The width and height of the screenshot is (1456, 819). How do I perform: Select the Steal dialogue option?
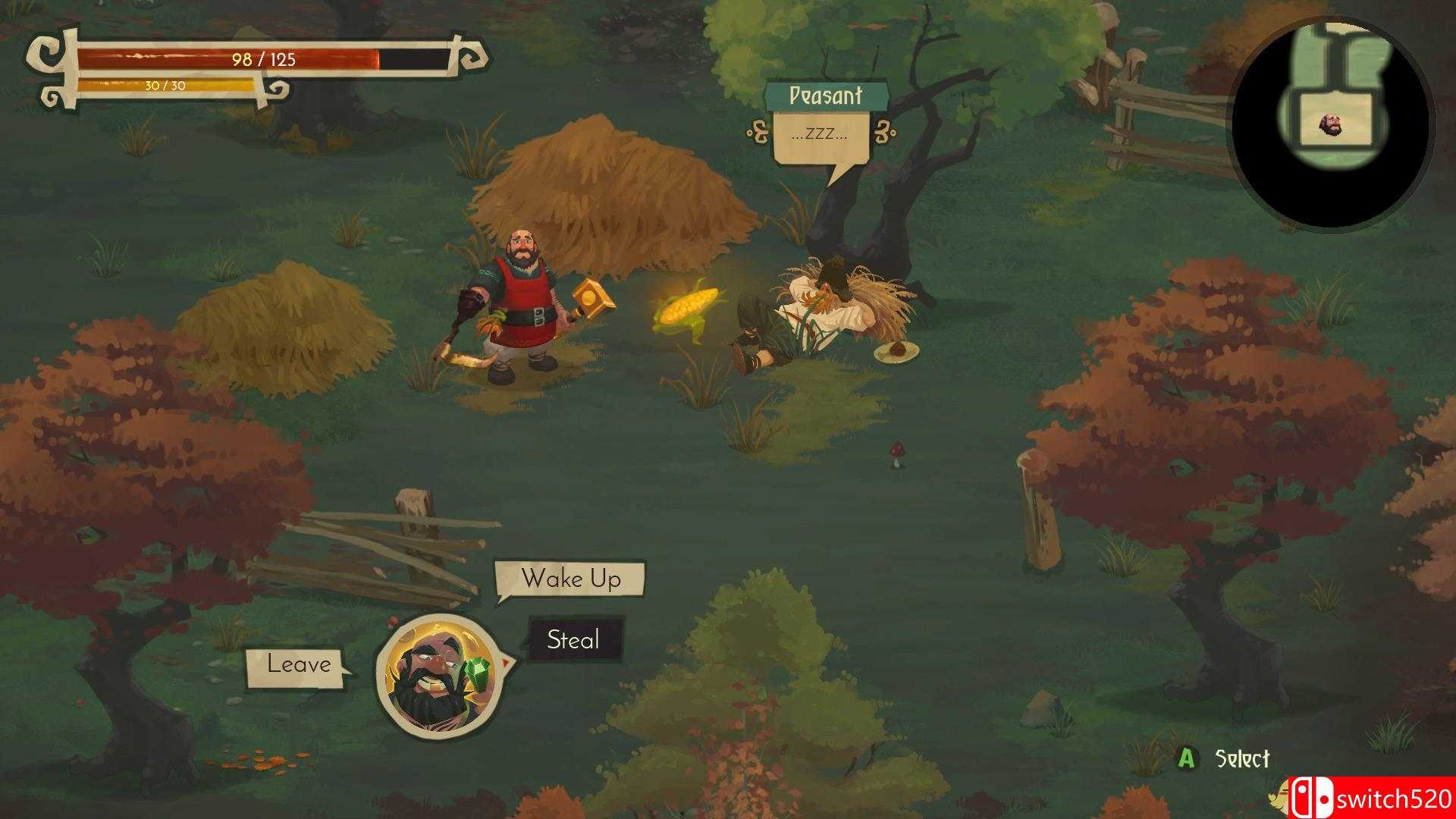(x=574, y=640)
